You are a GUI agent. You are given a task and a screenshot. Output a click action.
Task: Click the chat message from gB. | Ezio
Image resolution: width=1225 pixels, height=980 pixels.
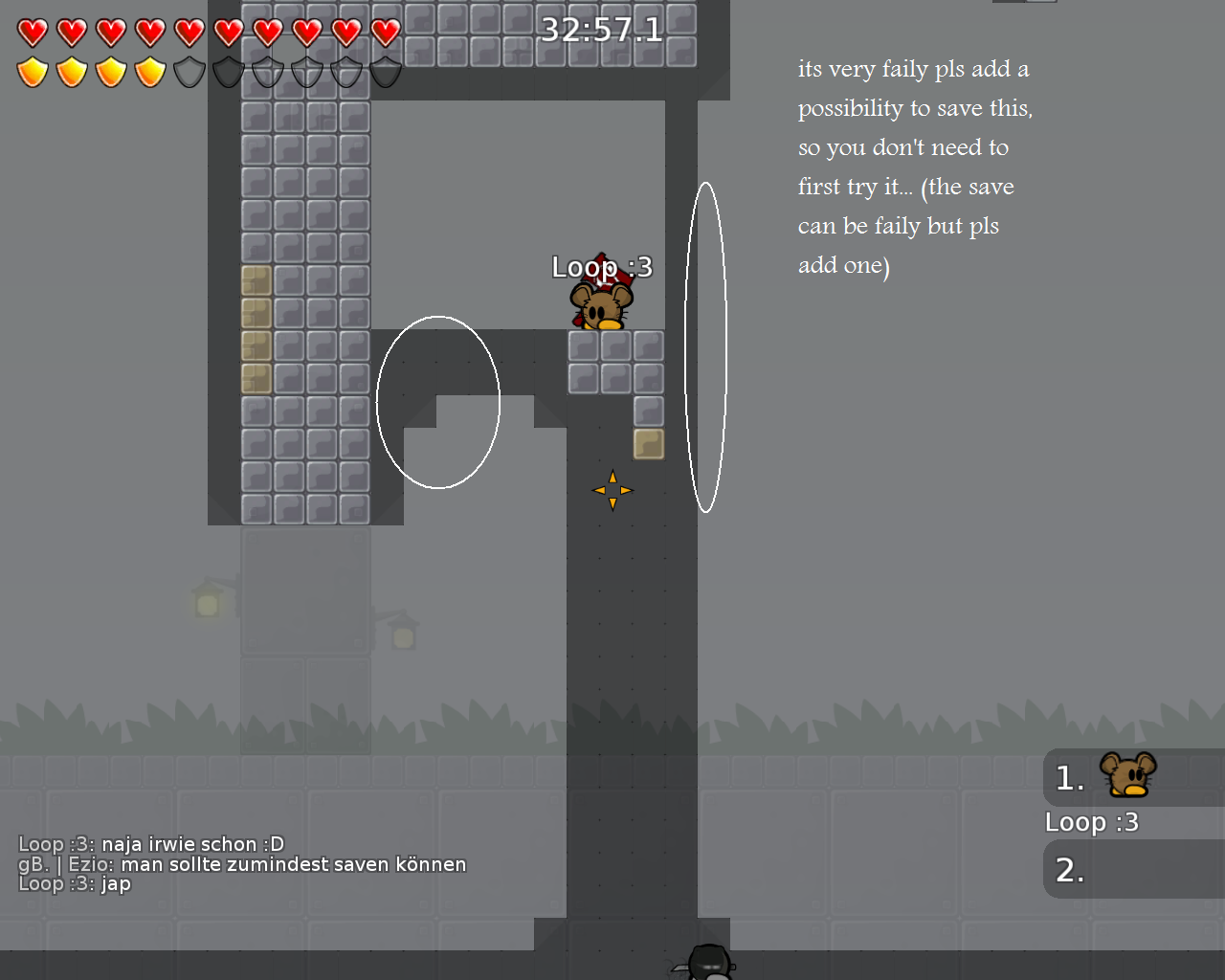tap(242, 863)
